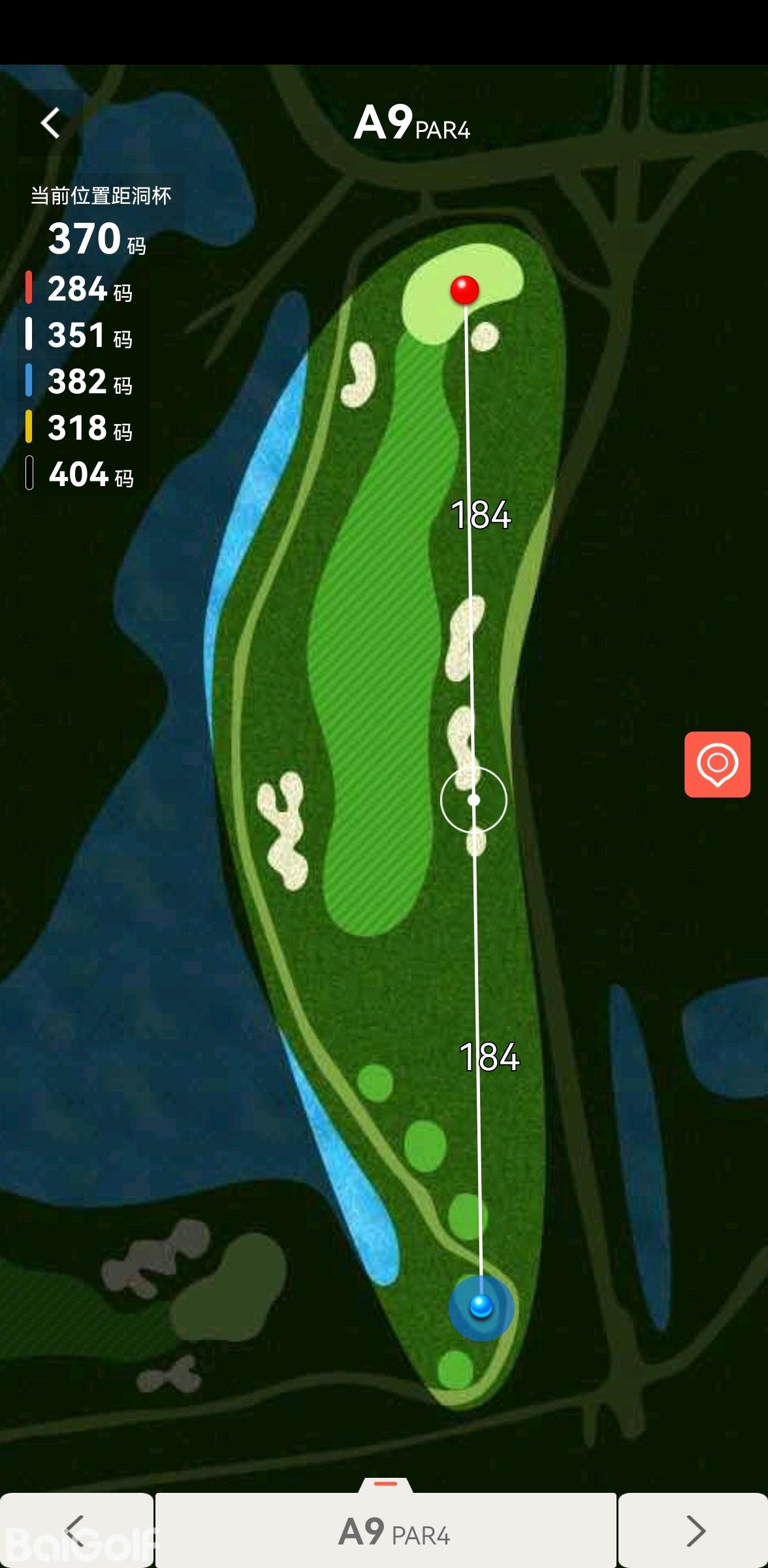Go to the previous hole arrow
Screen dimensions: 768x1568
(x=76, y=1530)
